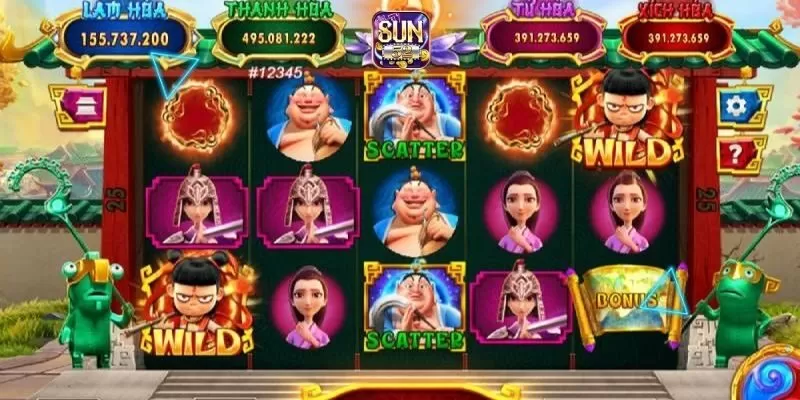Show the red question mark help
The width and height of the screenshot is (800, 400).
740,154
